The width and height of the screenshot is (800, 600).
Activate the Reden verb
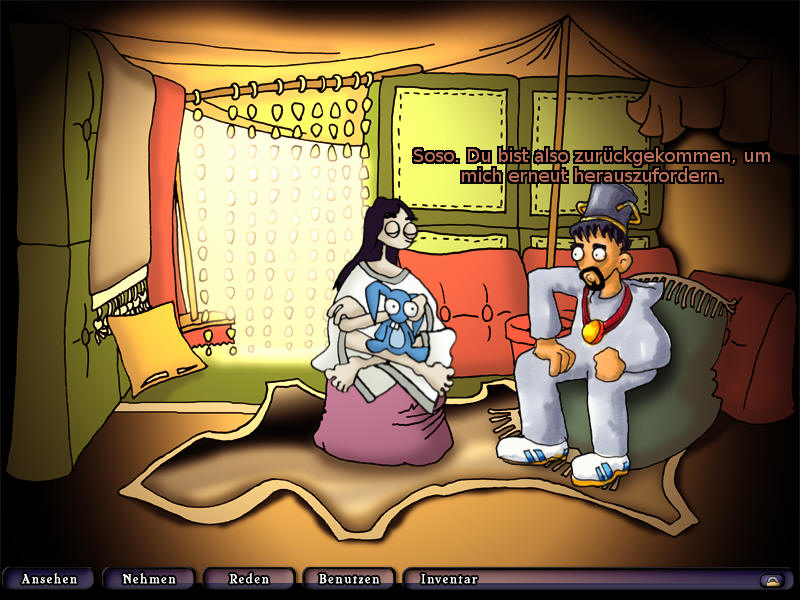(249, 579)
